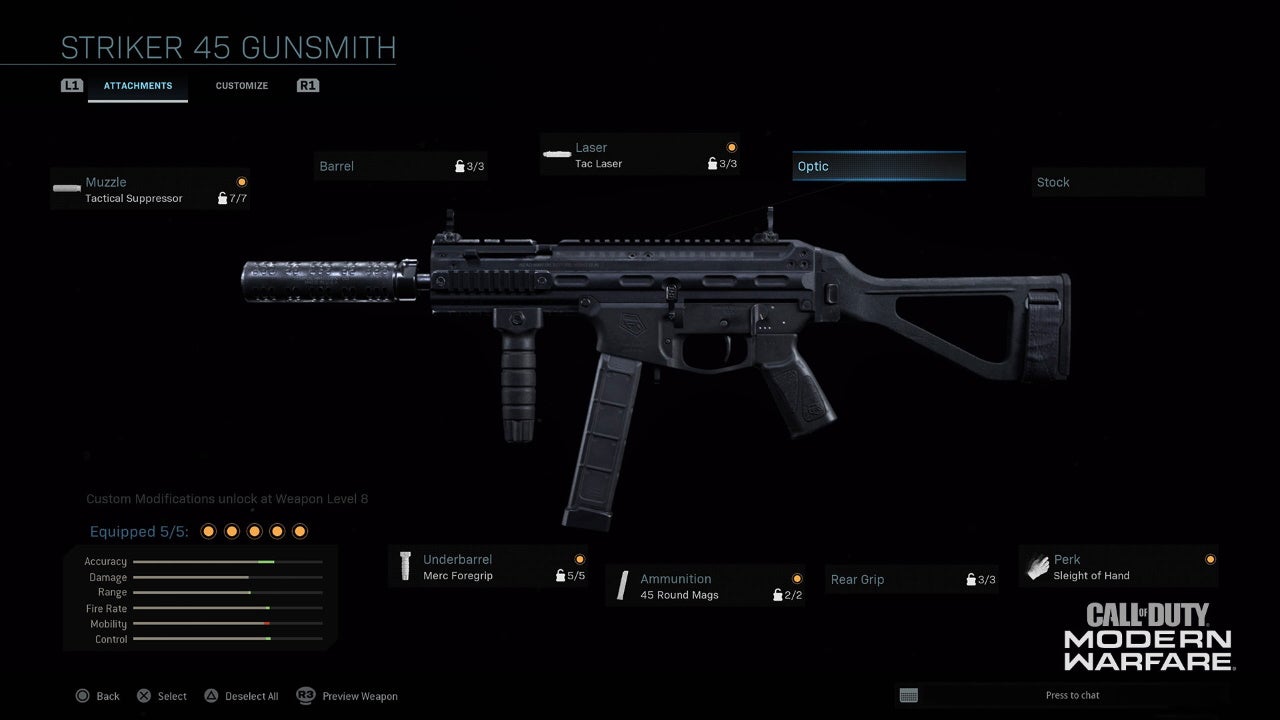
Task: Toggle the orange equipped marker on Underbarrel slot
Action: [x=580, y=559]
